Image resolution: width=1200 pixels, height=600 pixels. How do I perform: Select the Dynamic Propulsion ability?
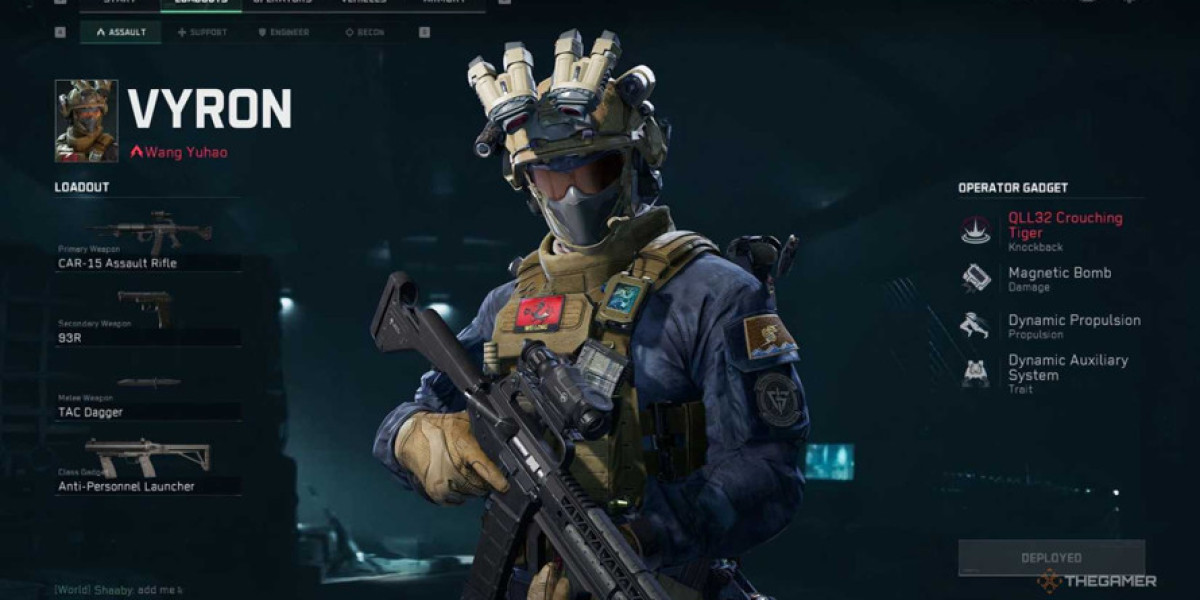(x=1052, y=325)
